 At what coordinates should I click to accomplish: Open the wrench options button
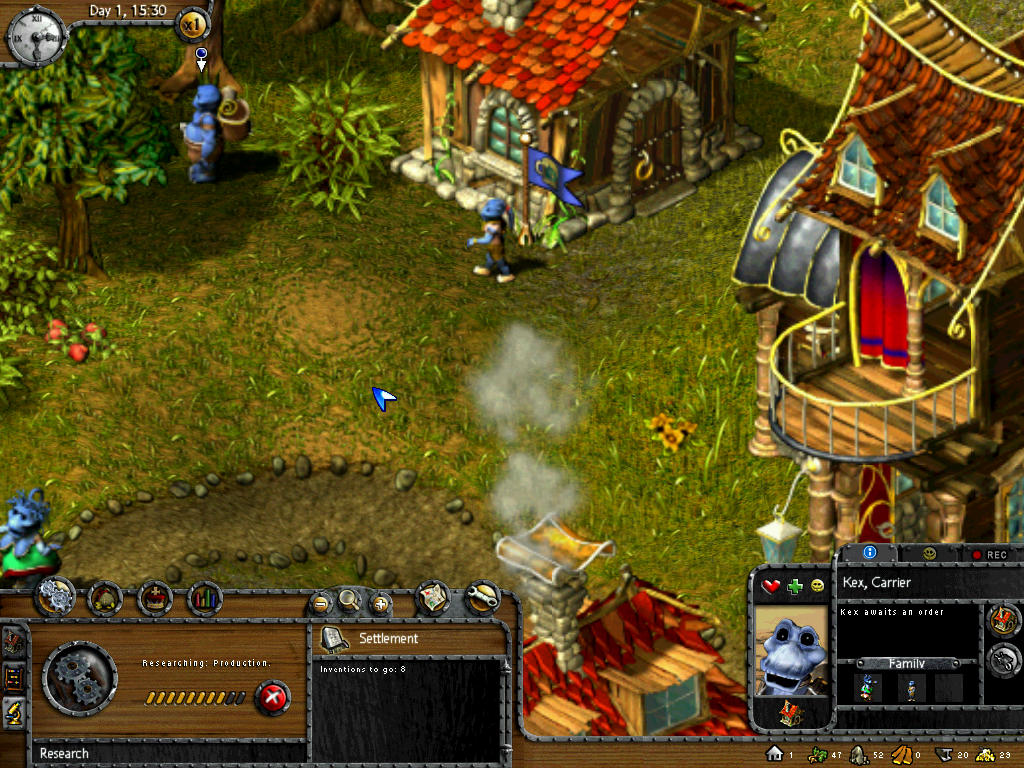tap(482, 597)
